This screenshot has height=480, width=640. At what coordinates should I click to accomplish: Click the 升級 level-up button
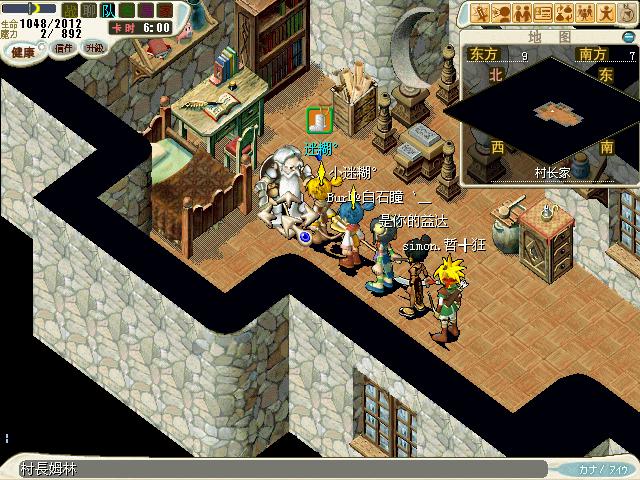[94, 48]
